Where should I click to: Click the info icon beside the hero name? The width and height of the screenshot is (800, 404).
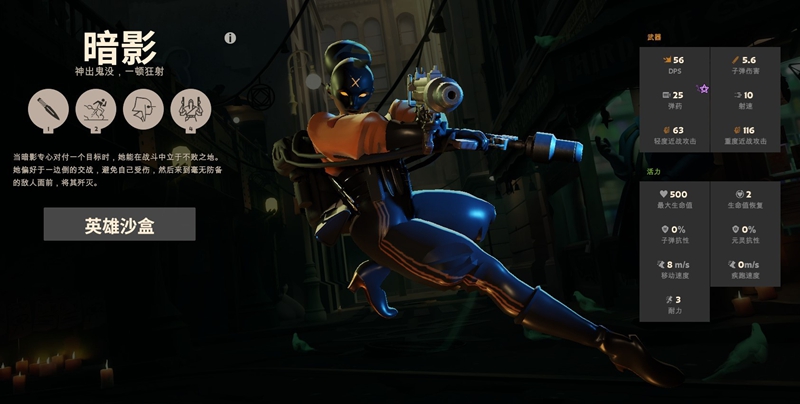pos(230,38)
